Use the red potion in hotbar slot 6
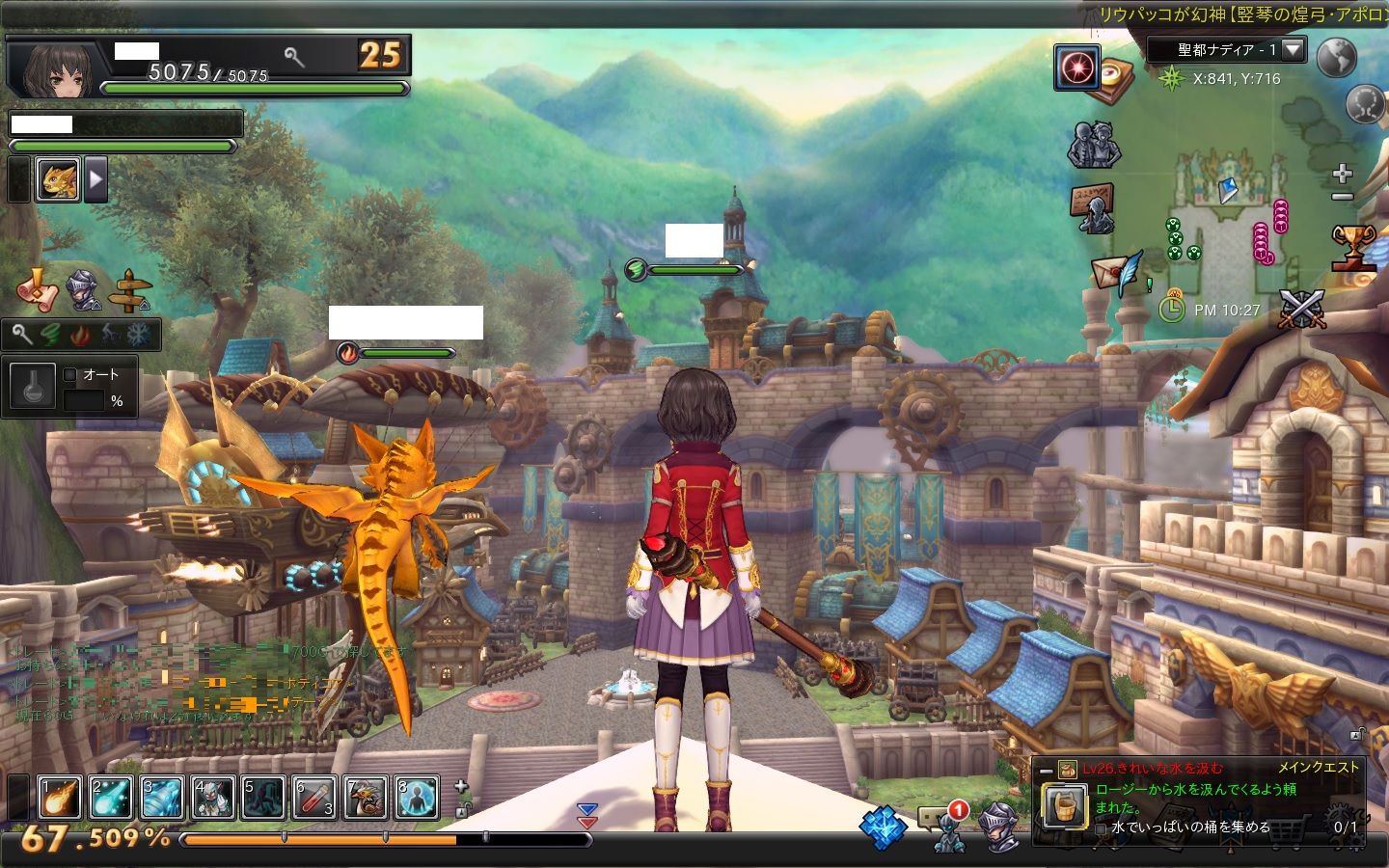The image size is (1389, 868). (313, 799)
